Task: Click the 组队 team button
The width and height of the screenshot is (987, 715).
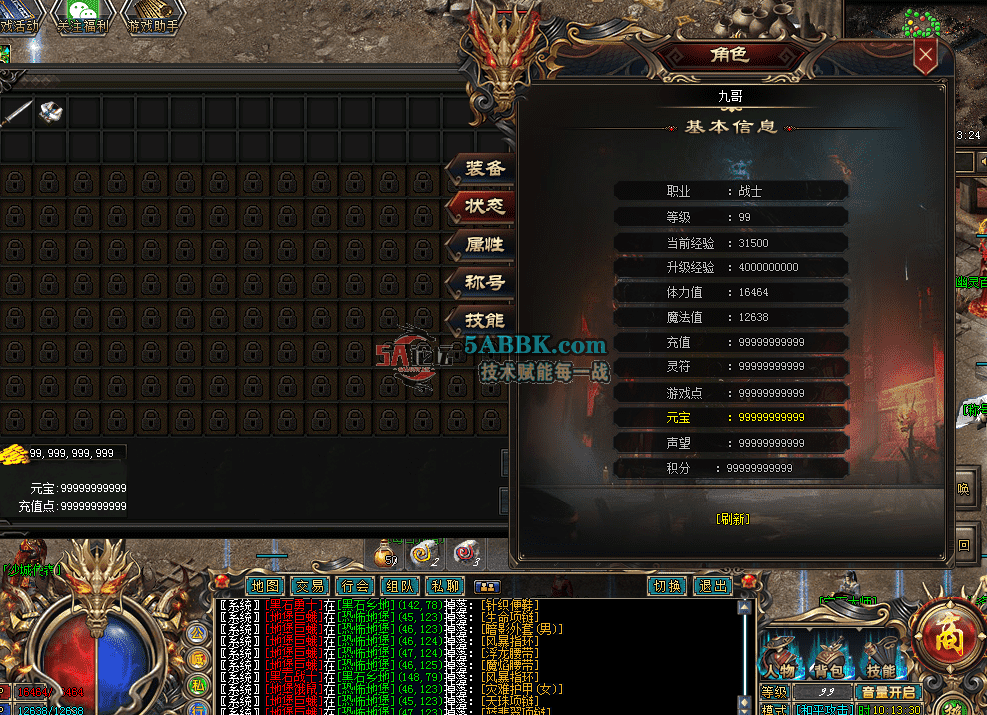Action: click(x=400, y=586)
